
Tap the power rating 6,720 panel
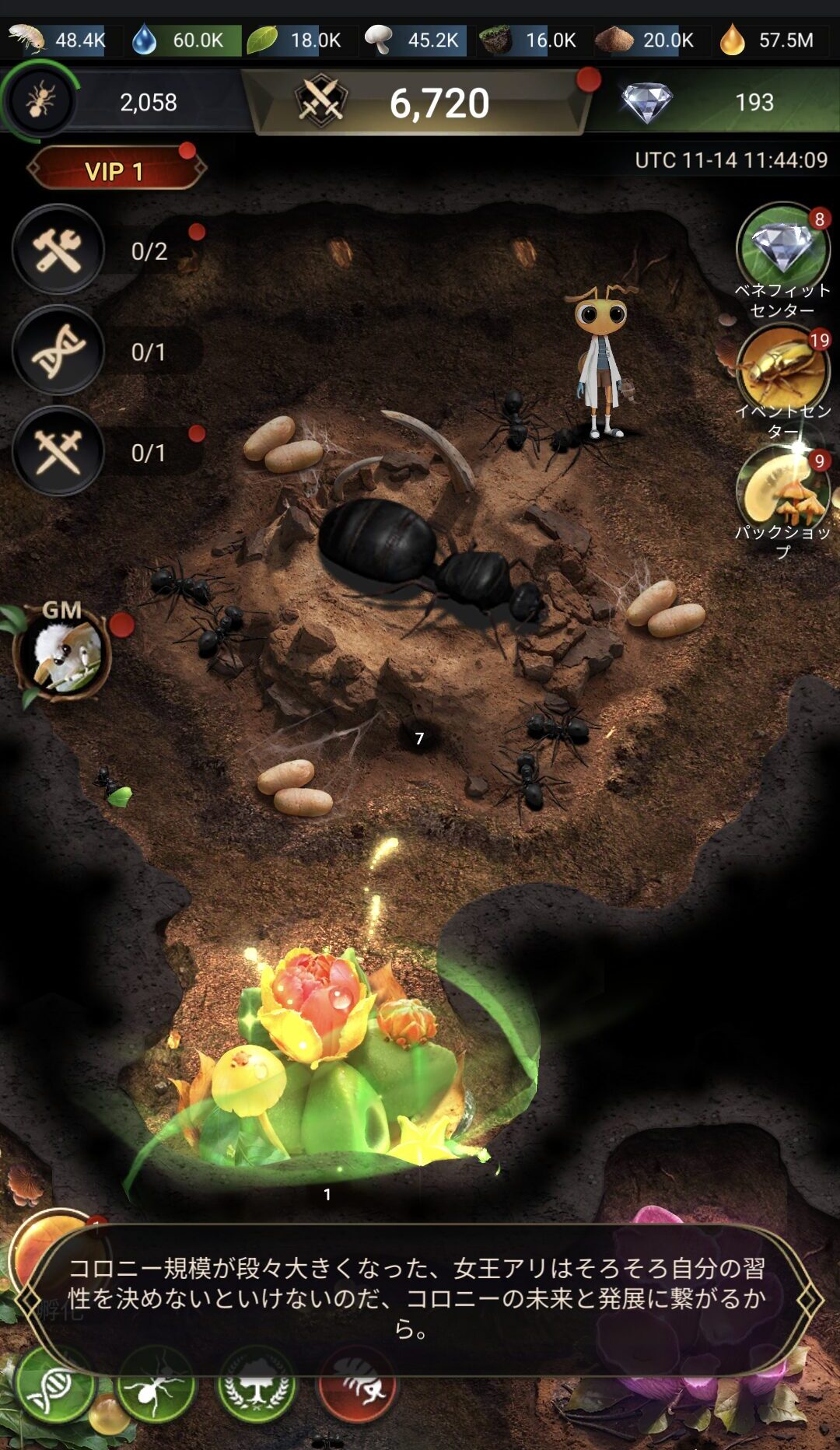[420, 103]
